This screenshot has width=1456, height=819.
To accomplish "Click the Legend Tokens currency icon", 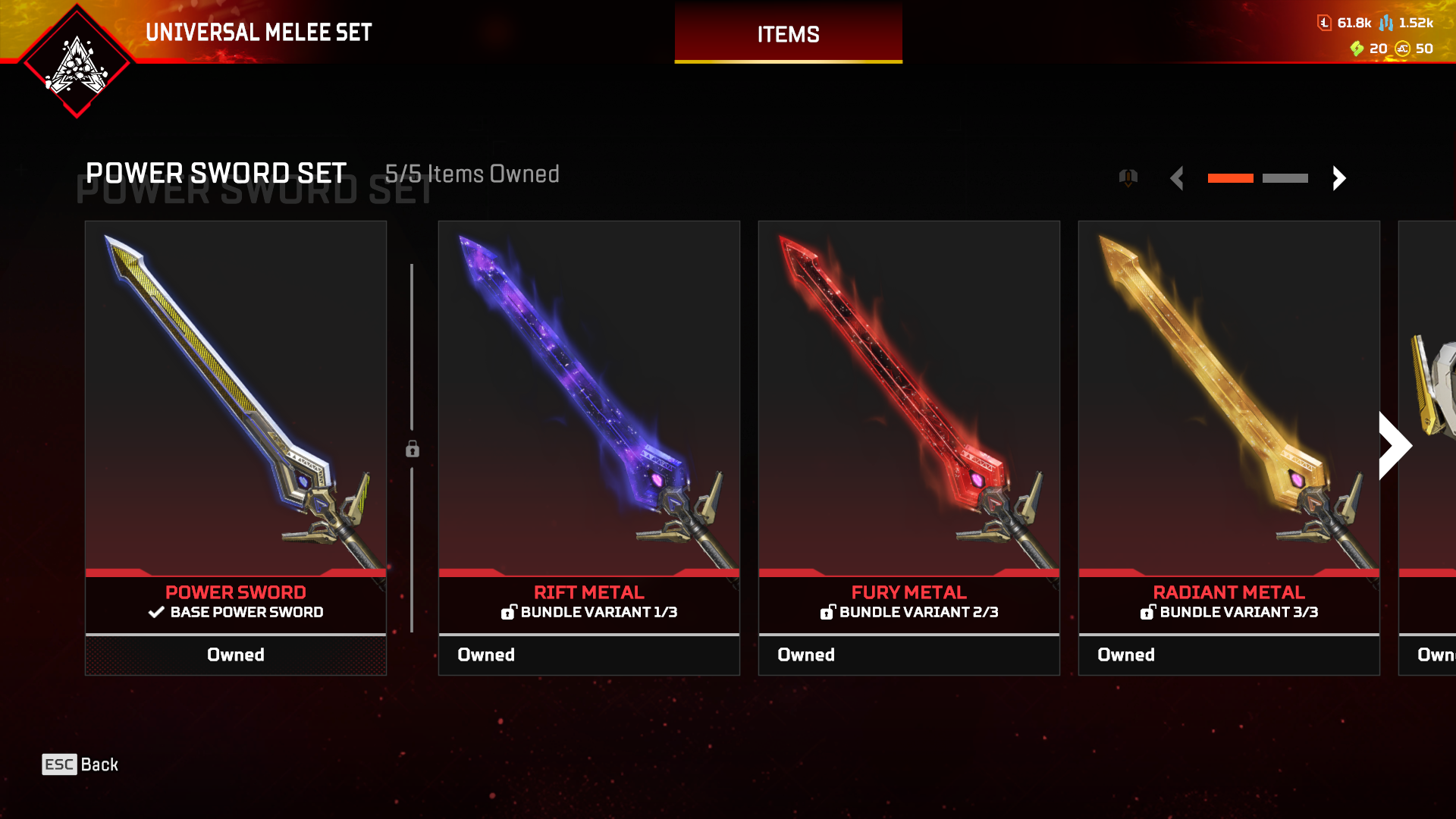I will 1324,23.
